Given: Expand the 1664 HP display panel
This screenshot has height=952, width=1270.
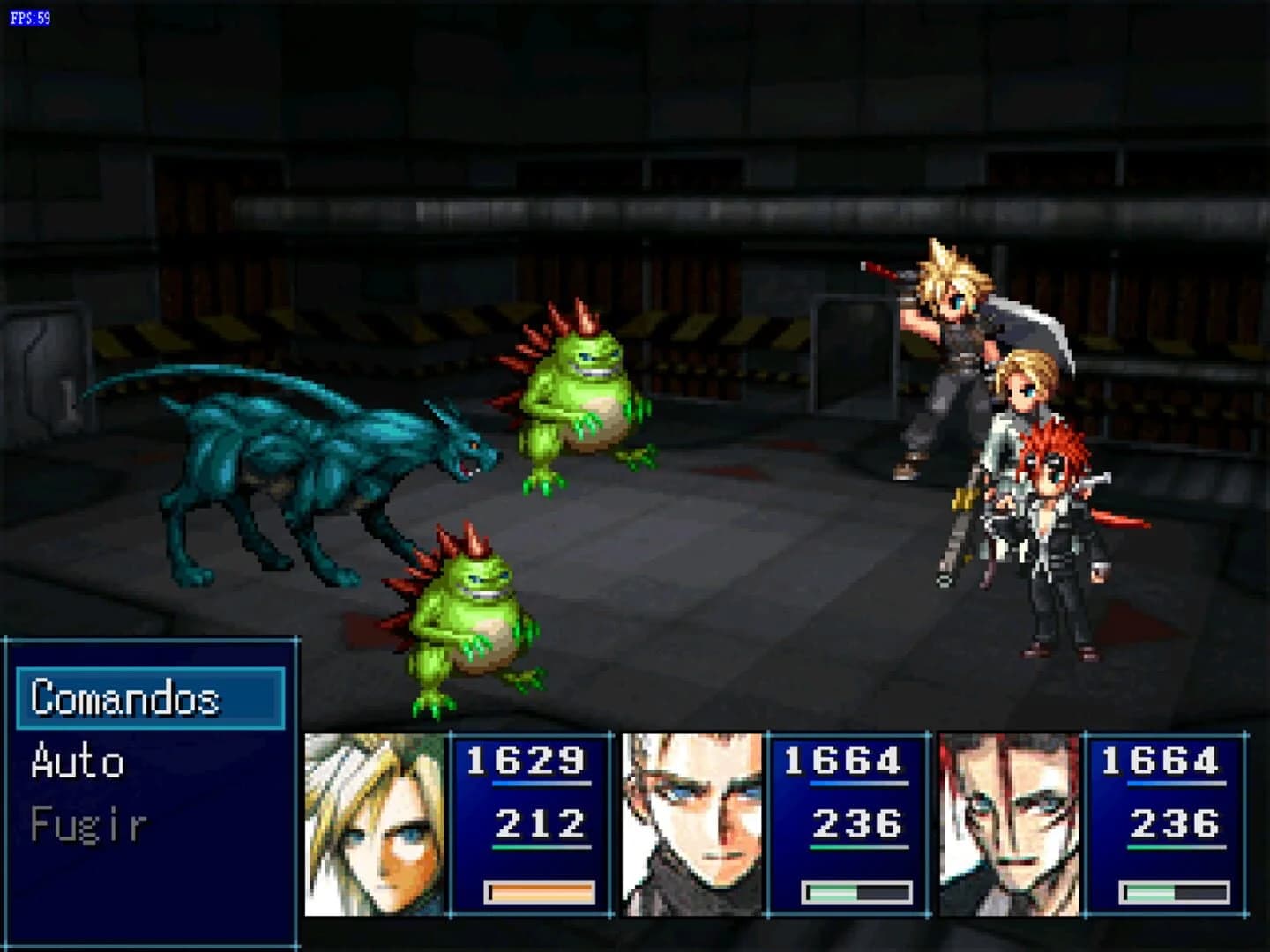Looking at the screenshot, I should (x=844, y=760).
